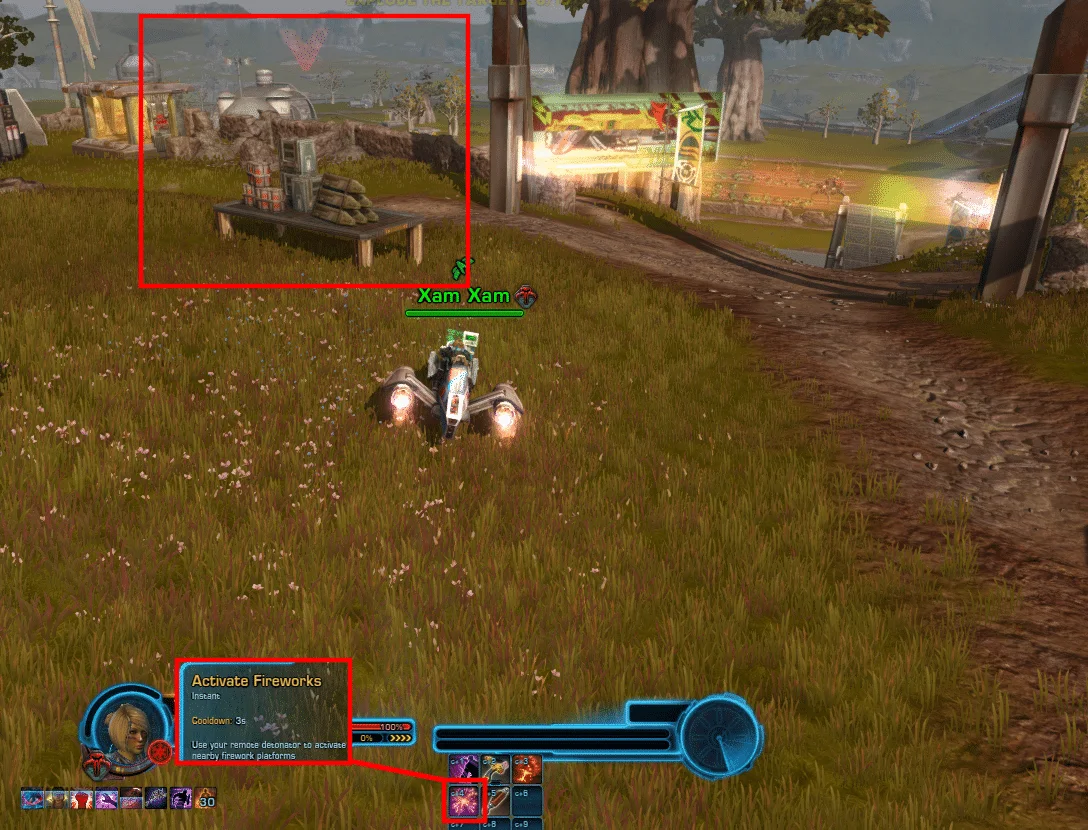Click the buff icon showing 30
1088x830 pixels.
click(207, 798)
